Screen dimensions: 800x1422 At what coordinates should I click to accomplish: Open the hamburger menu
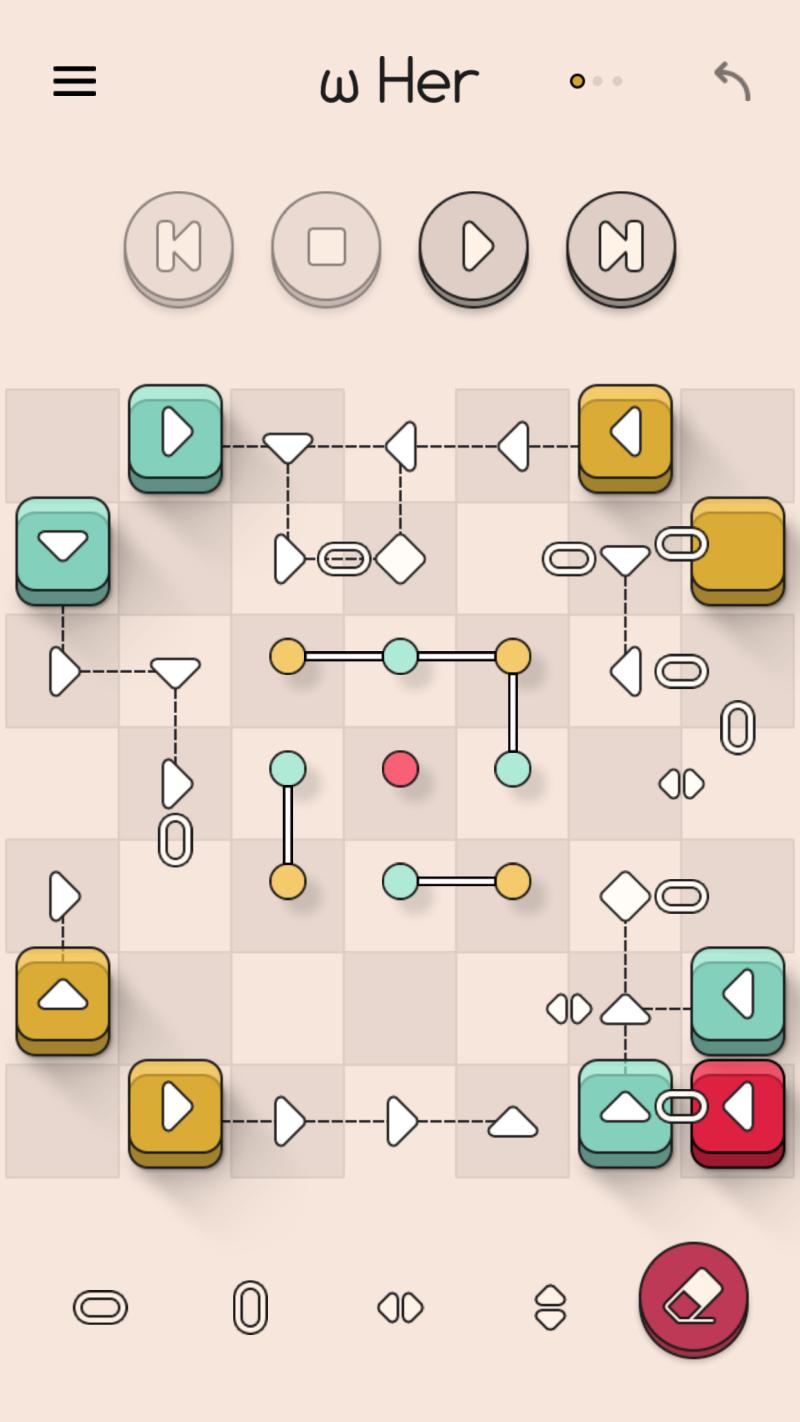tap(75, 81)
